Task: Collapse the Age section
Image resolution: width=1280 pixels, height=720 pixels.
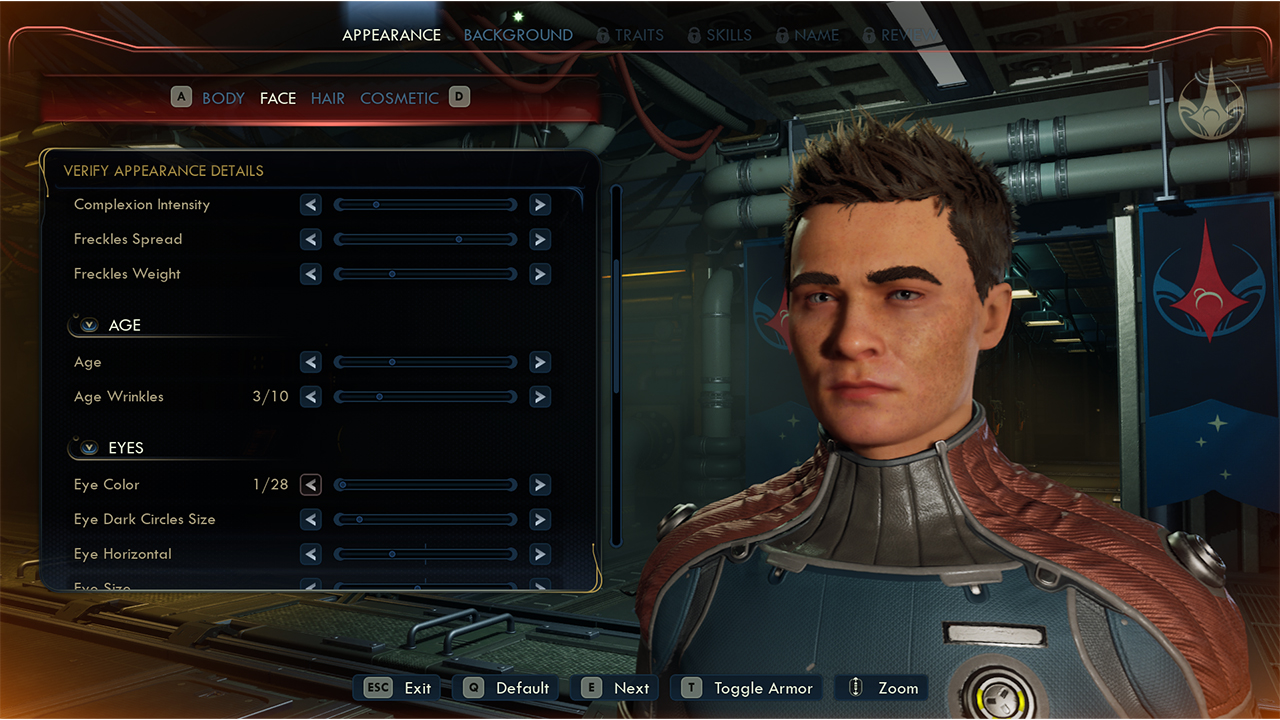Action: click(x=89, y=325)
